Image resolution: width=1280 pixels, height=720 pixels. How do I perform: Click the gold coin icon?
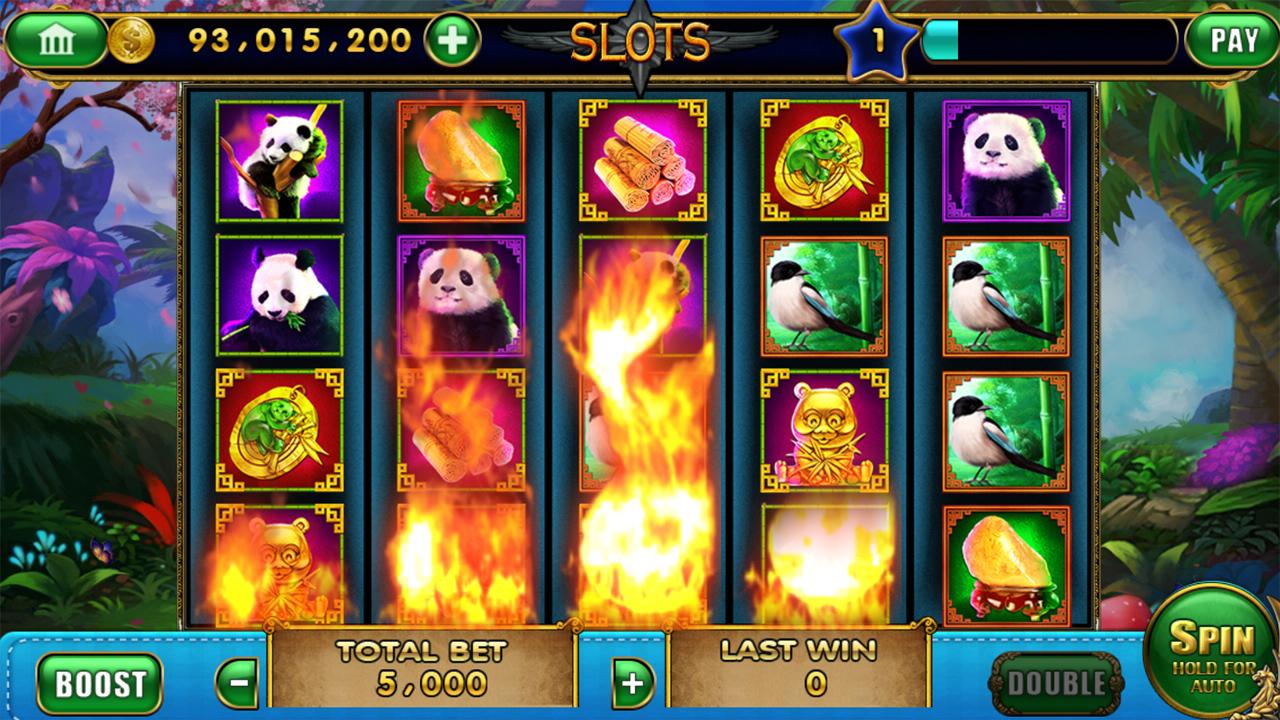click(131, 41)
